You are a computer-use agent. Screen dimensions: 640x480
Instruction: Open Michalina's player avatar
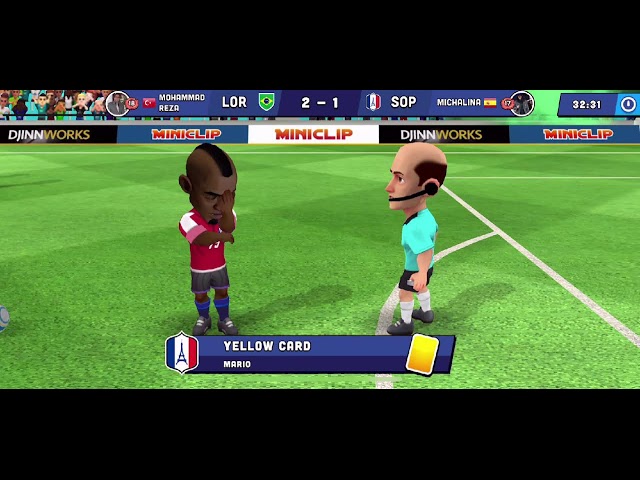point(521,103)
